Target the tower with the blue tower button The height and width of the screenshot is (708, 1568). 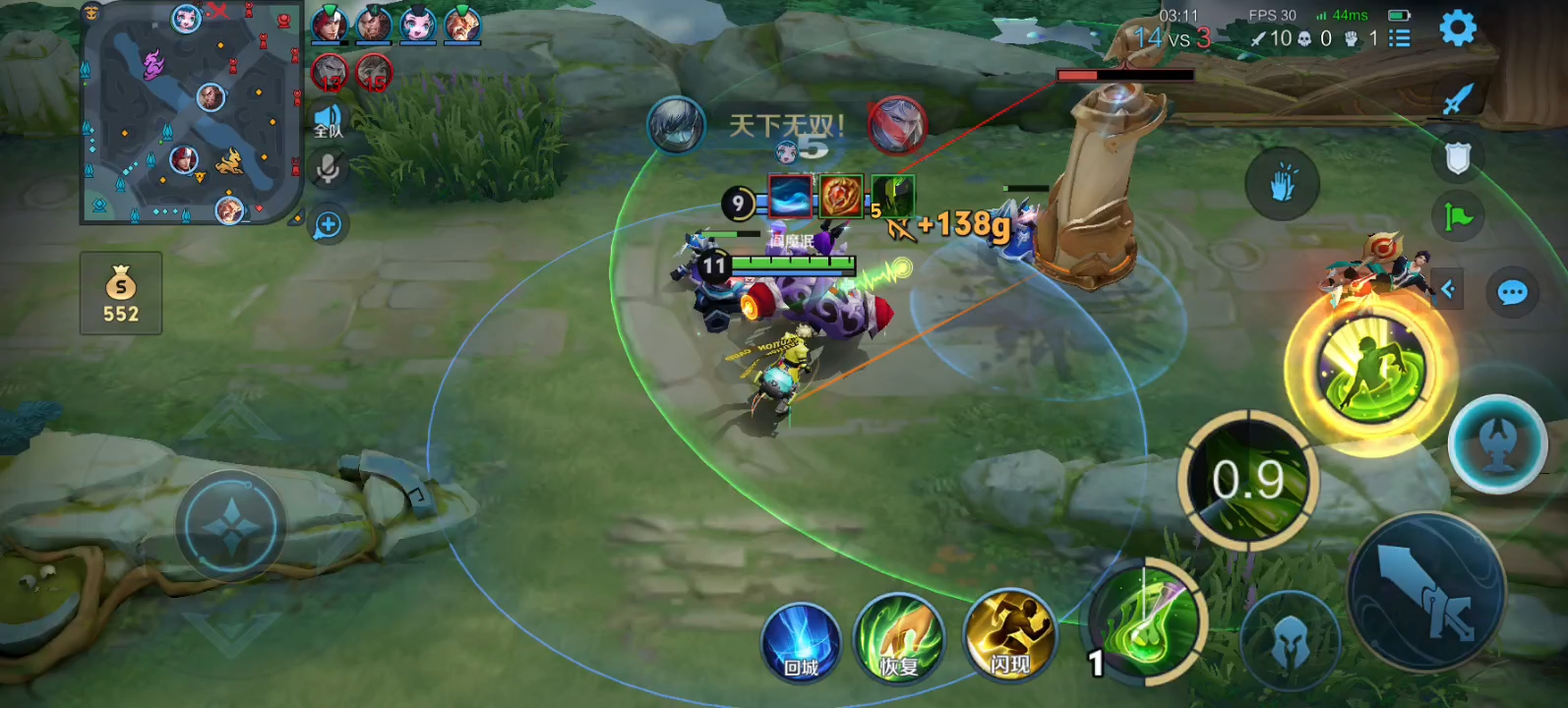coord(1497,444)
